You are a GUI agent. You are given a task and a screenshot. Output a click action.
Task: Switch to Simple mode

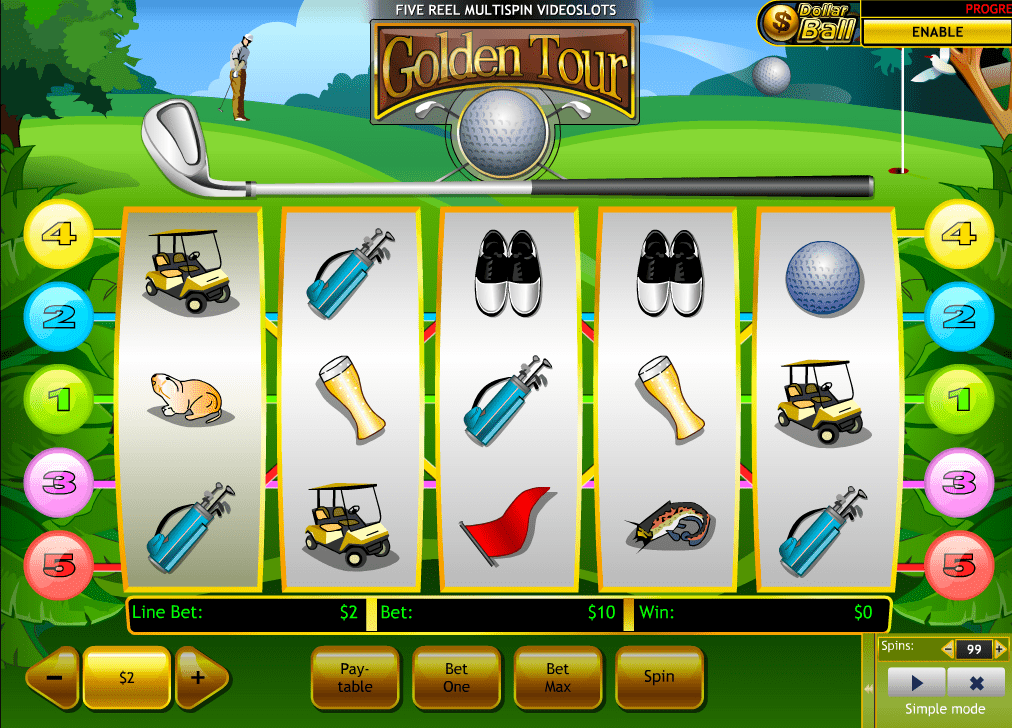[944, 709]
